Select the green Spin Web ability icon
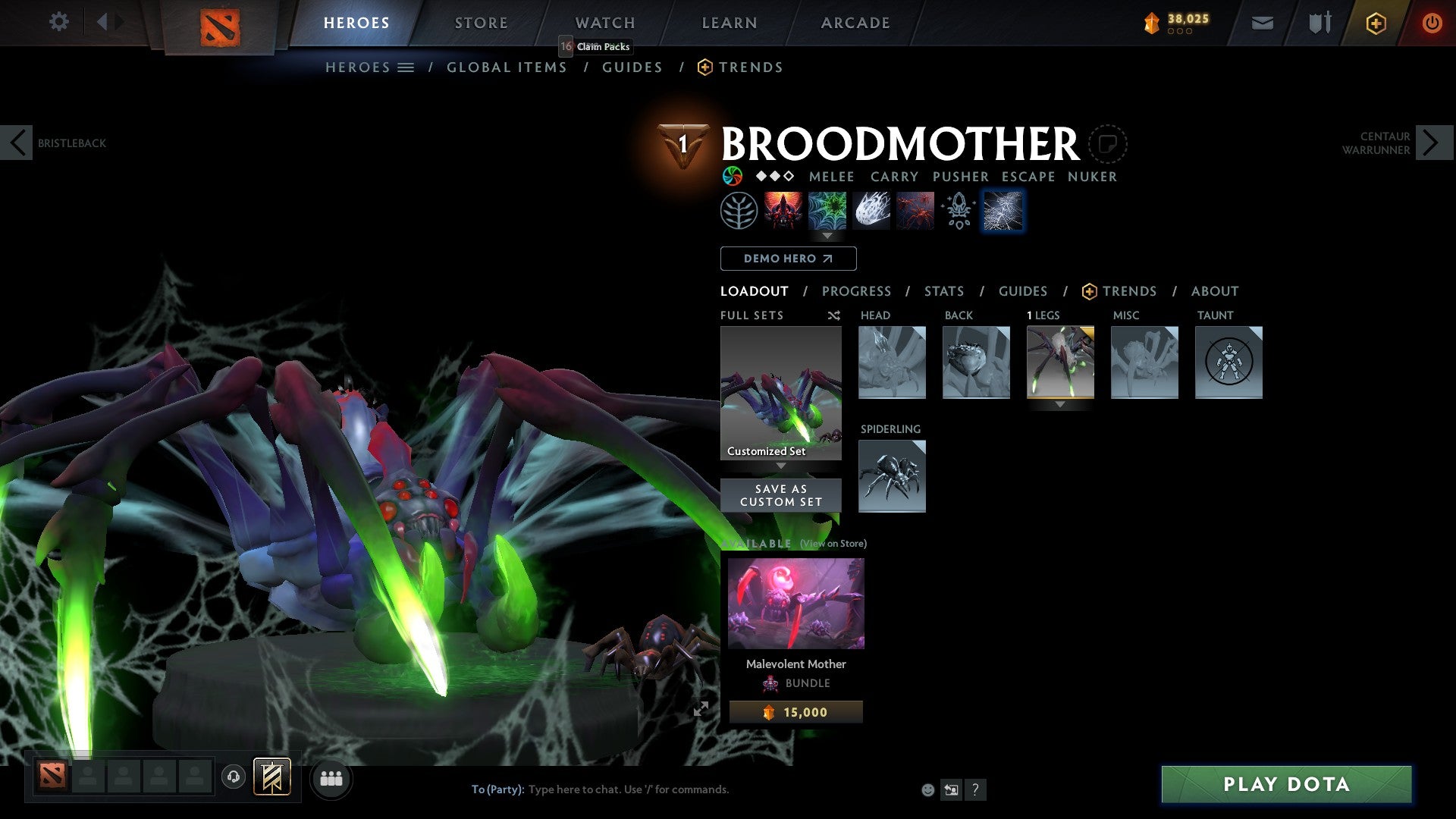The height and width of the screenshot is (819, 1456). (x=827, y=211)
